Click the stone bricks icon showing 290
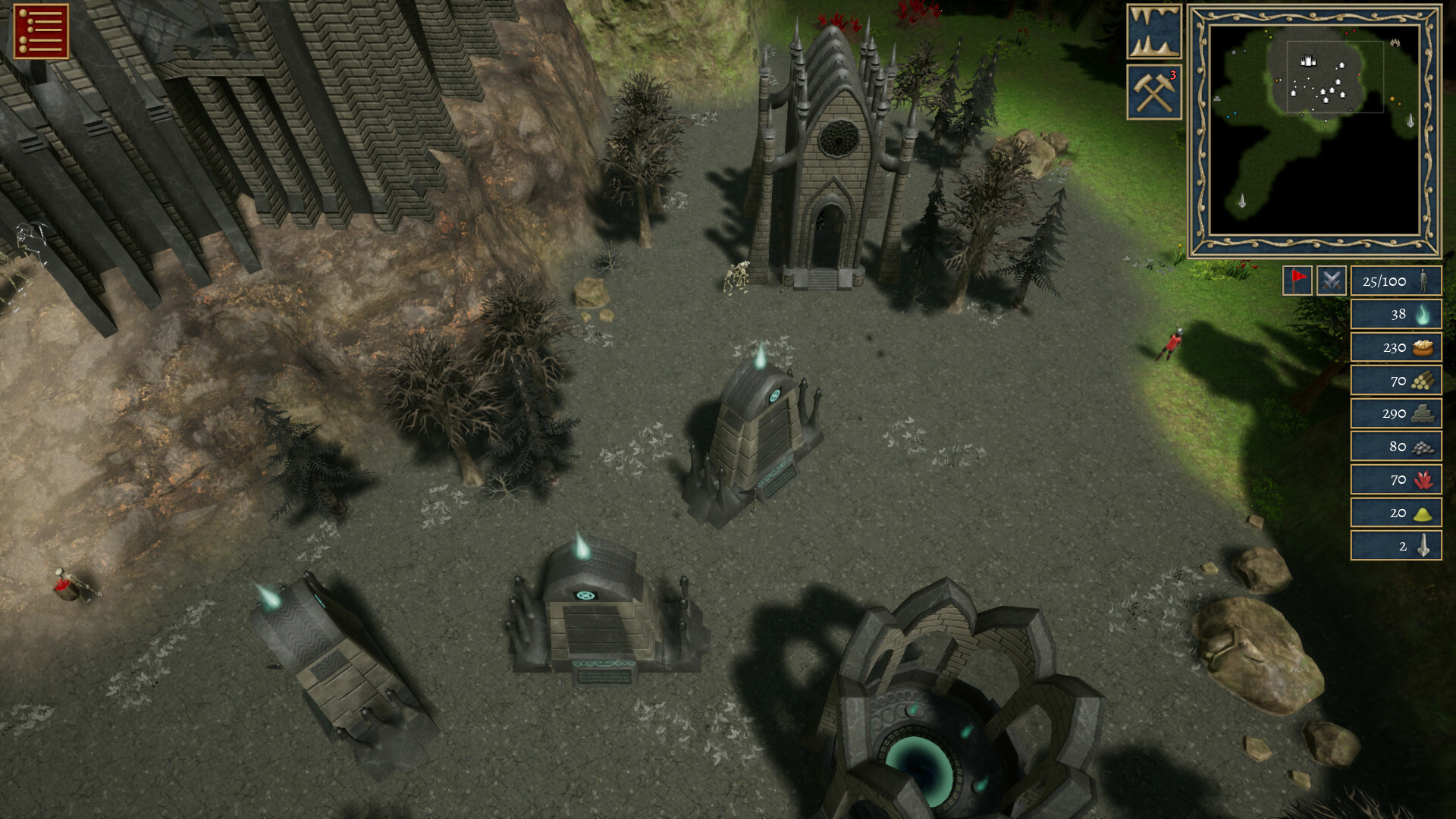 coord(1423,414)
